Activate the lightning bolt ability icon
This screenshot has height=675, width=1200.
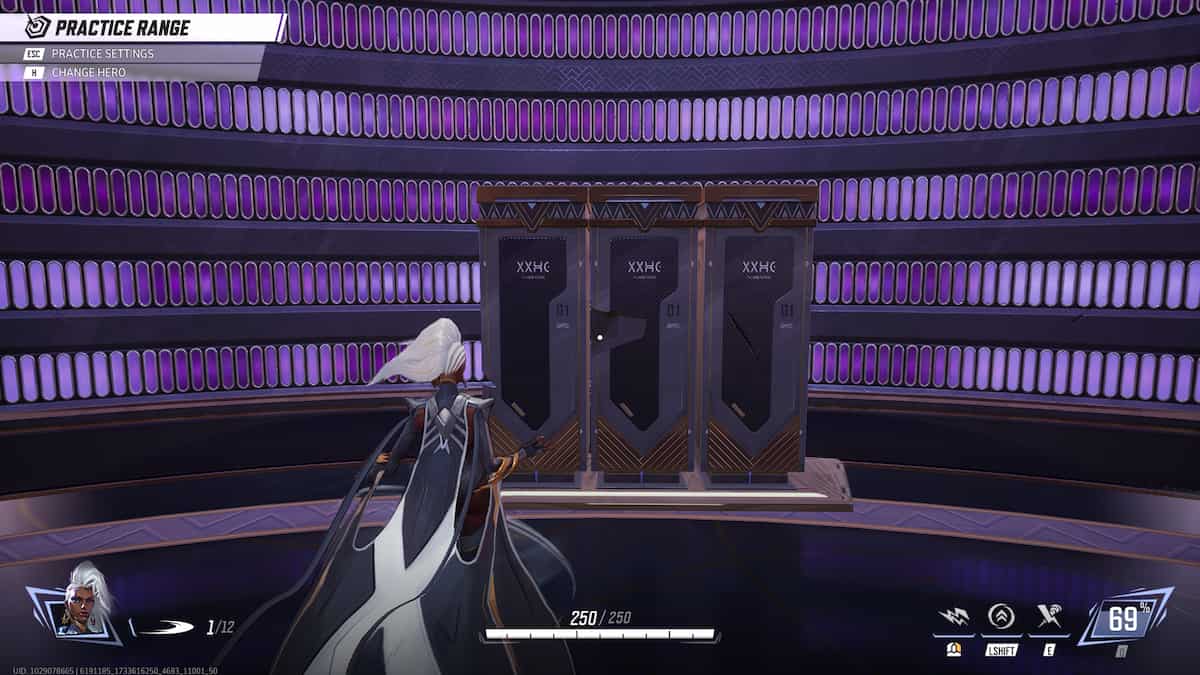[953, 618]
